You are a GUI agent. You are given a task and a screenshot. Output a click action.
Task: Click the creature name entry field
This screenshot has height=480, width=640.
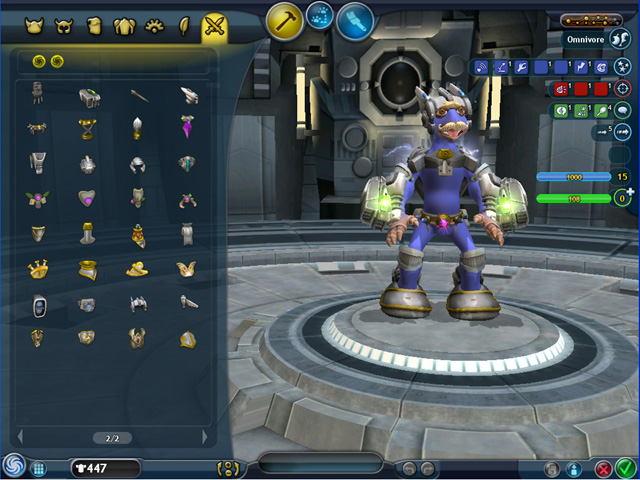tap(320, 463)
